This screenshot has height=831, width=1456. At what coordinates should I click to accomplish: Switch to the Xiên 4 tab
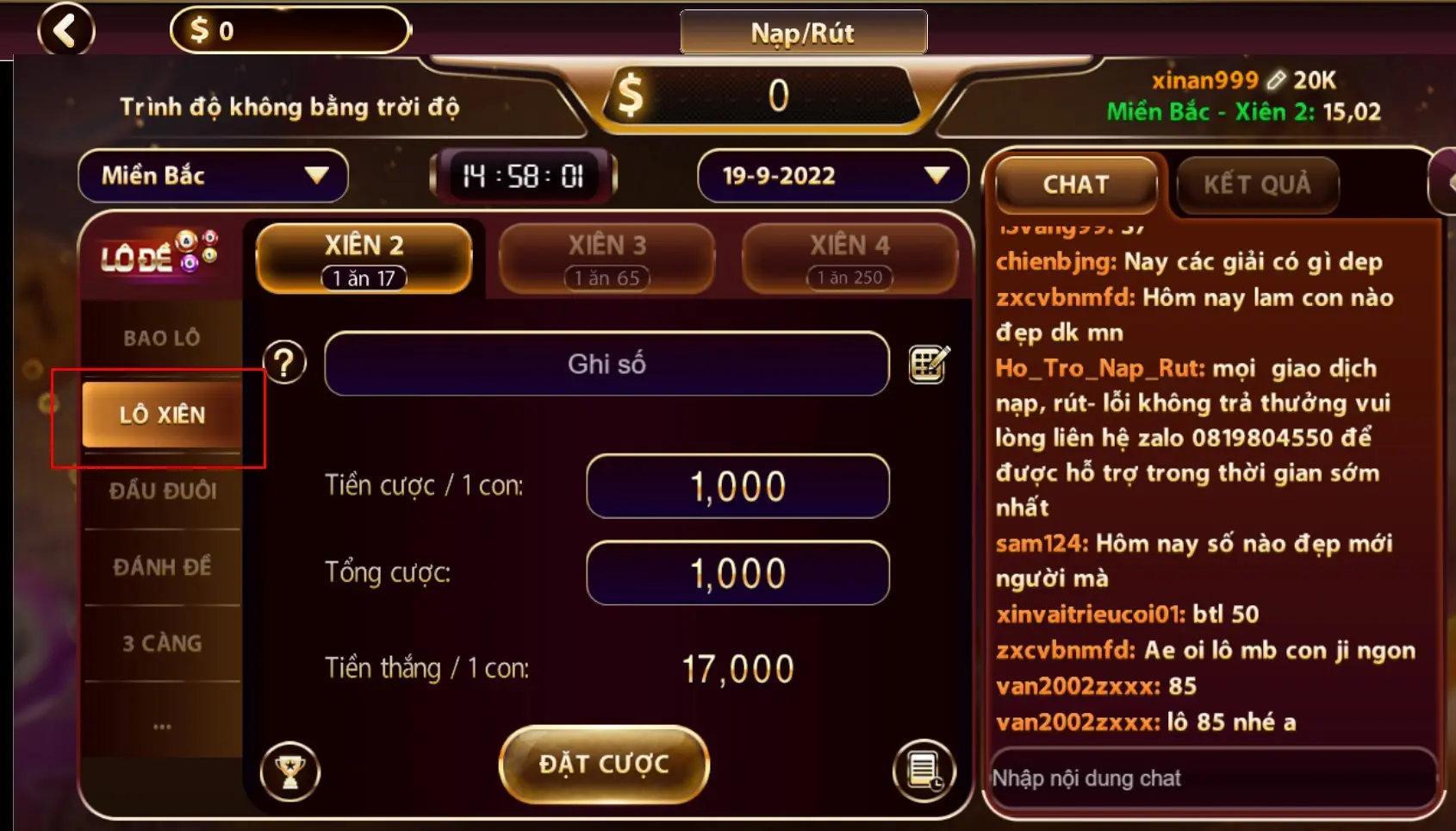(849, 258)
